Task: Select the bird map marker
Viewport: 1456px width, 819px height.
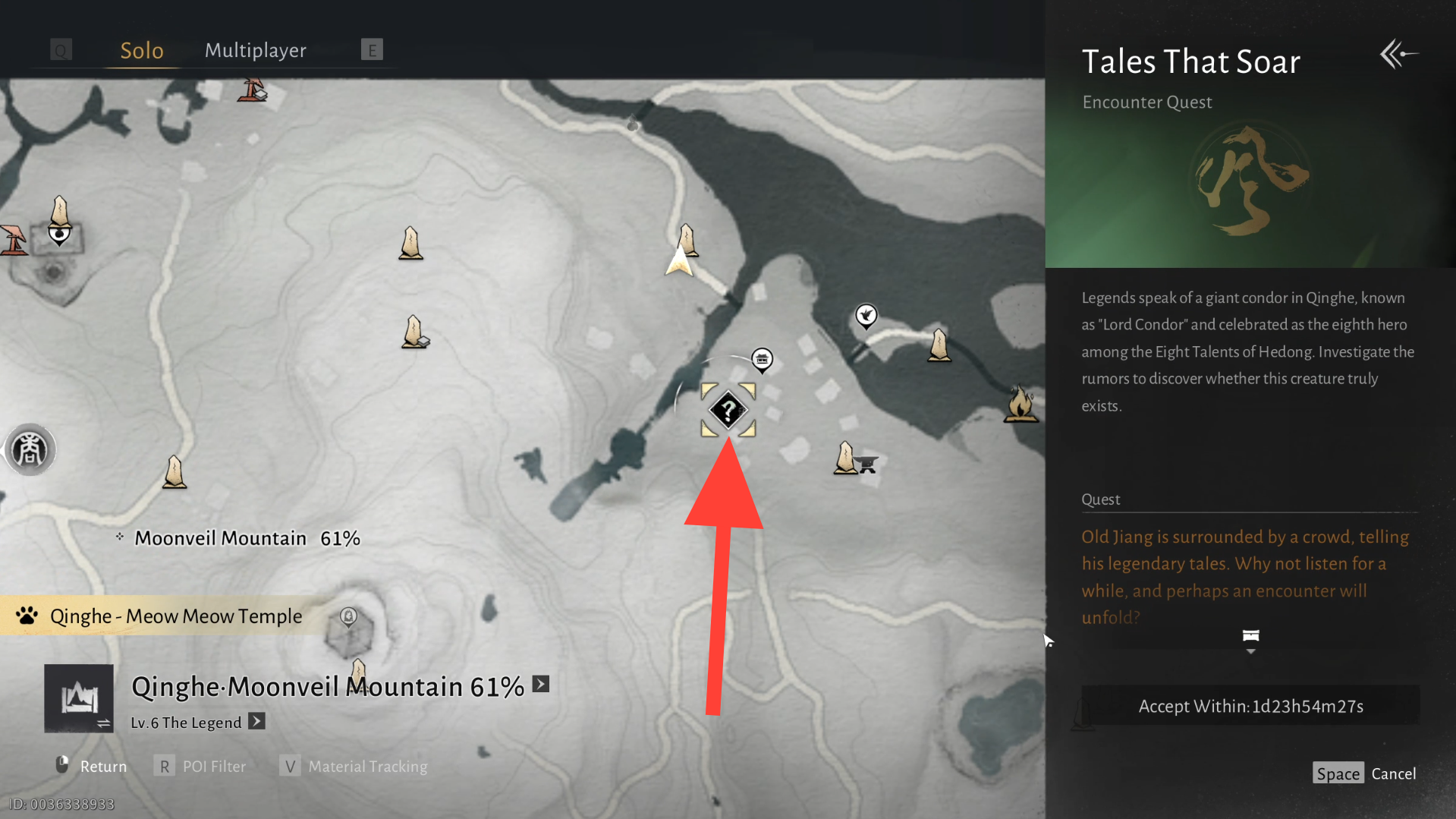Action: [866, 315]
